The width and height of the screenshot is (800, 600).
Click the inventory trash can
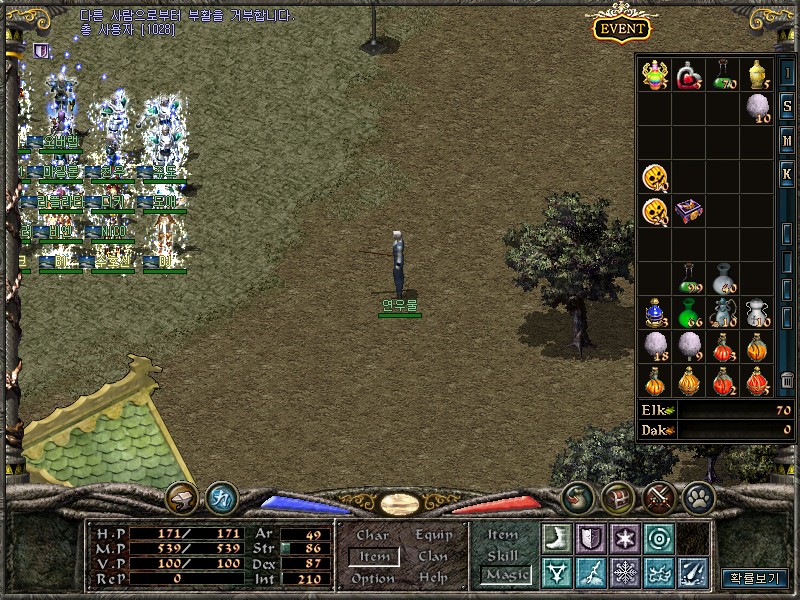click(x=787, y=381)
